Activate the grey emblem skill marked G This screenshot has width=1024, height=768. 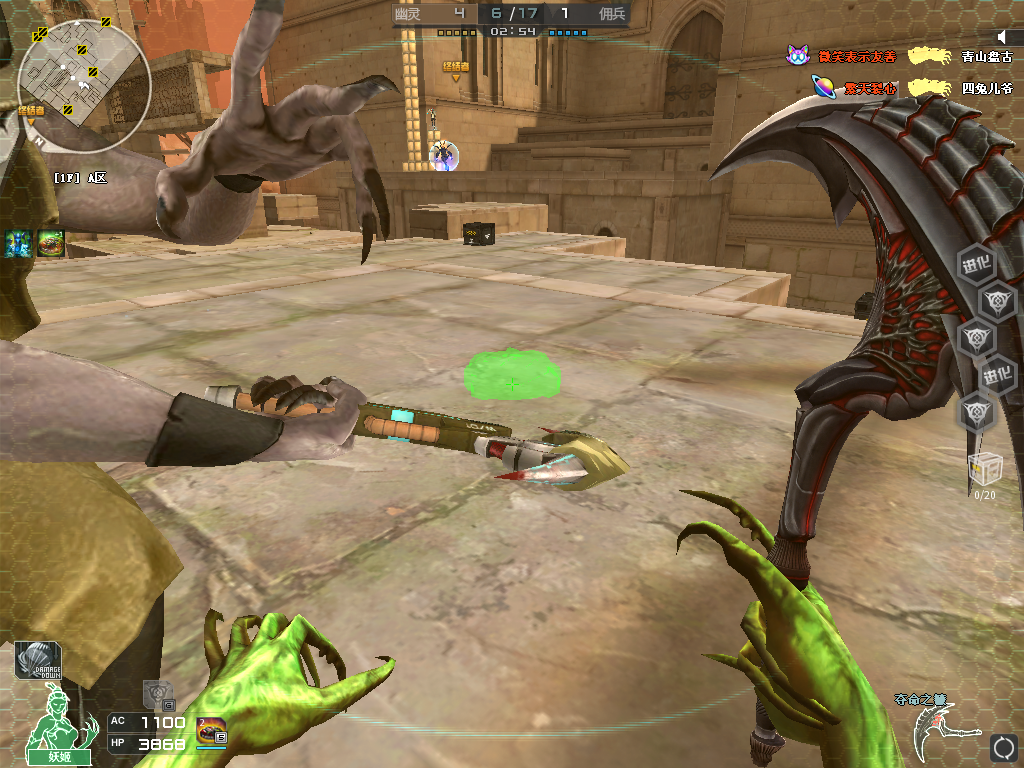pos(159,692)
